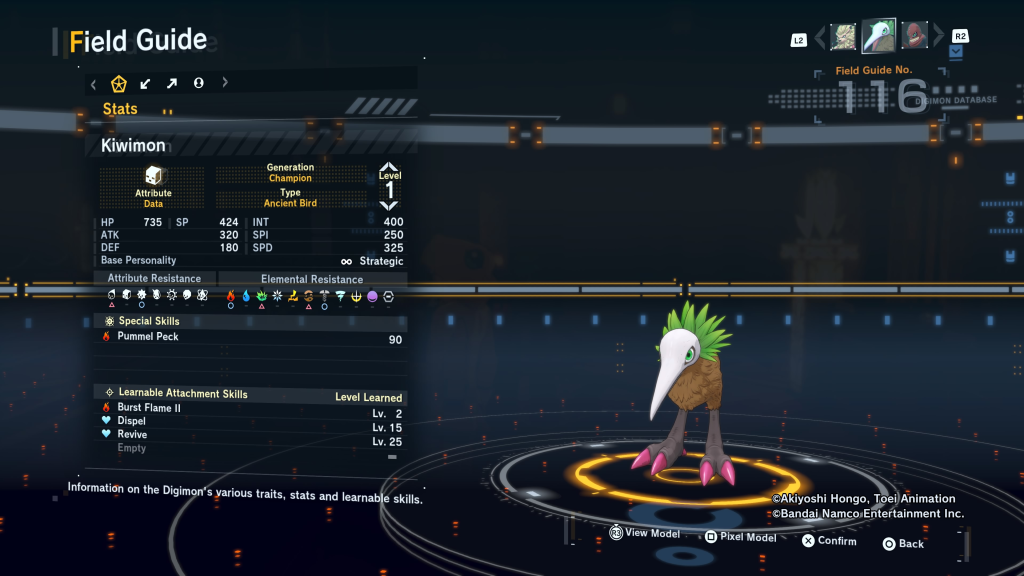Increase level with the up arrow

(389, 169)
